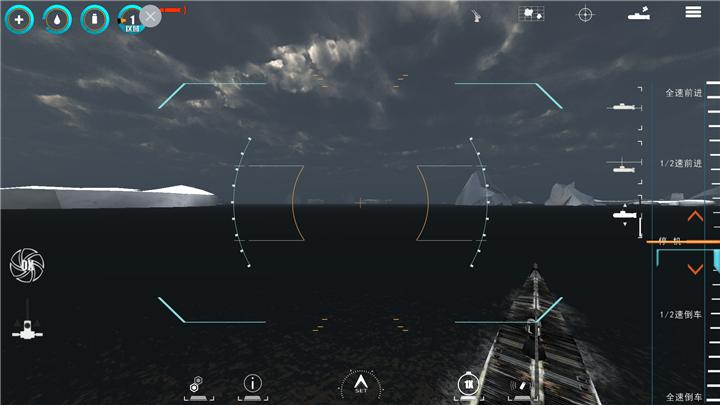The height and width of the screenshot is (405, 720).
Task: Open the hamburger menu
Action: point(693,12)
